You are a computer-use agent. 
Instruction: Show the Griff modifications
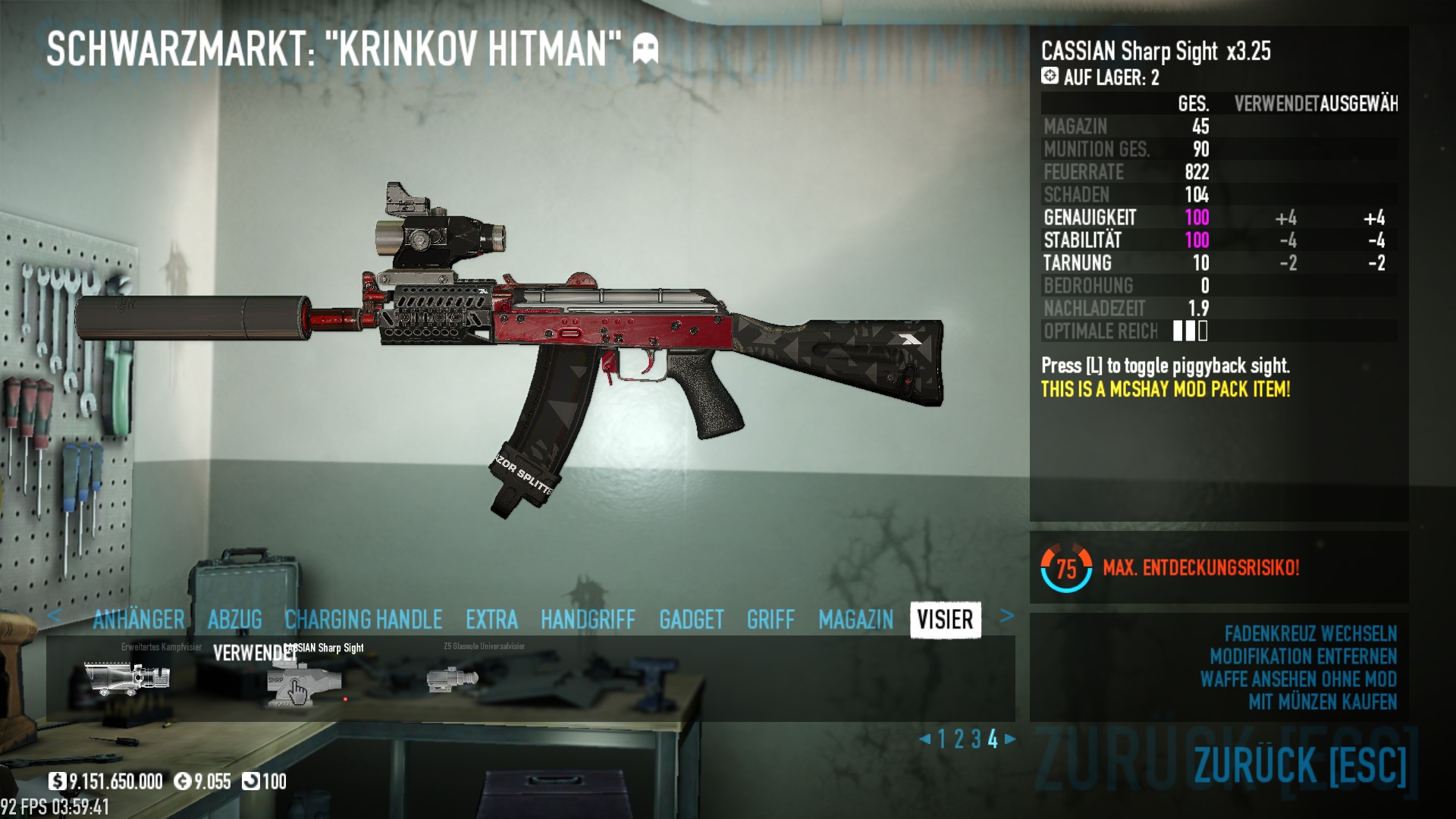(x=770, y=620)
